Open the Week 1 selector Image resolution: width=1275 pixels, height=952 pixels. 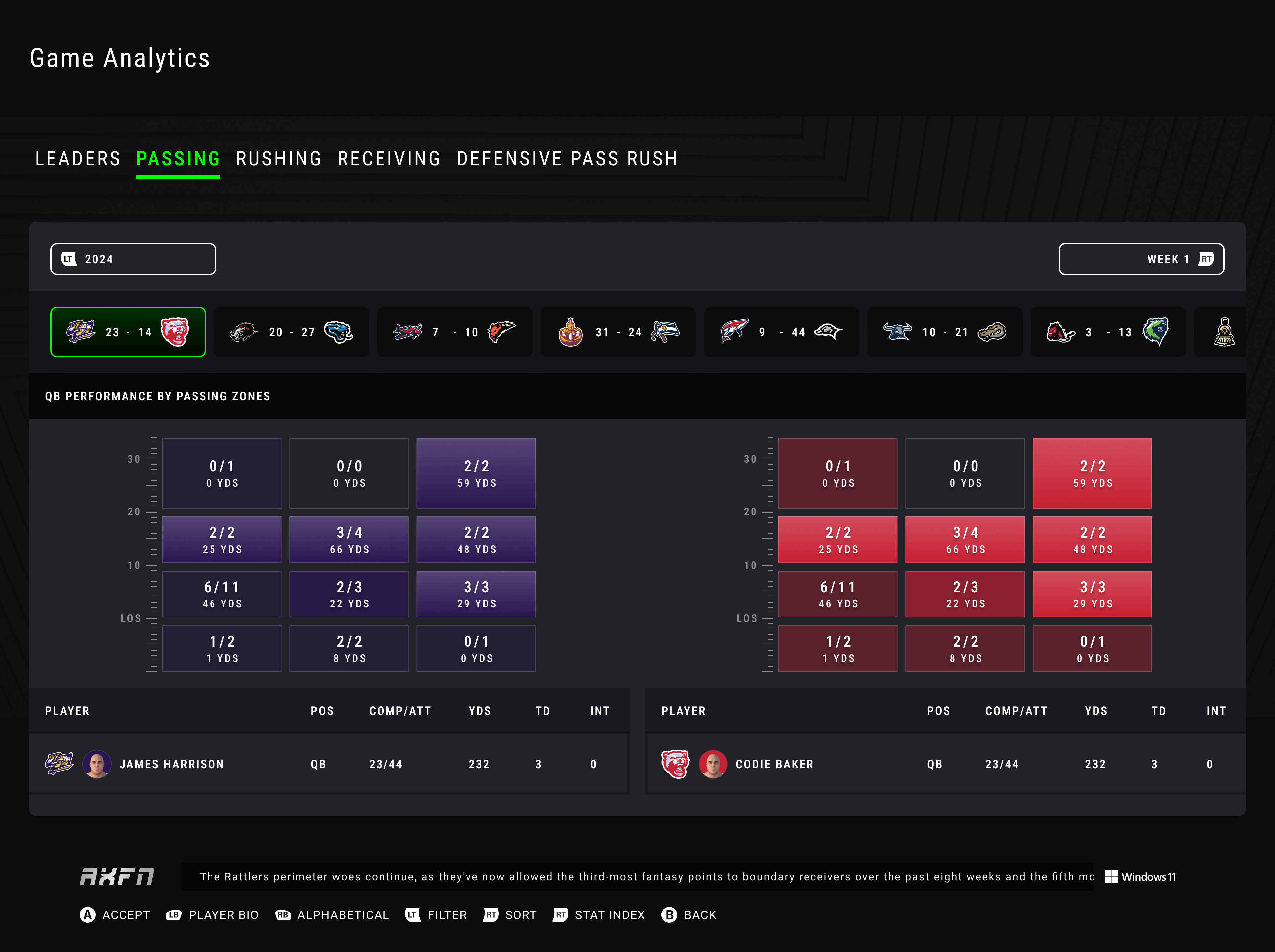click(1141, 259)
